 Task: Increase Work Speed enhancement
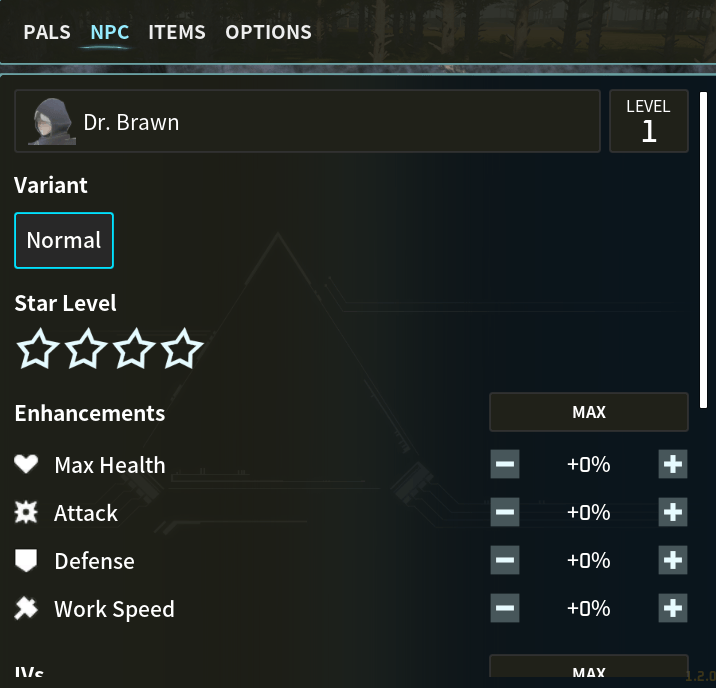pos(673,608)
